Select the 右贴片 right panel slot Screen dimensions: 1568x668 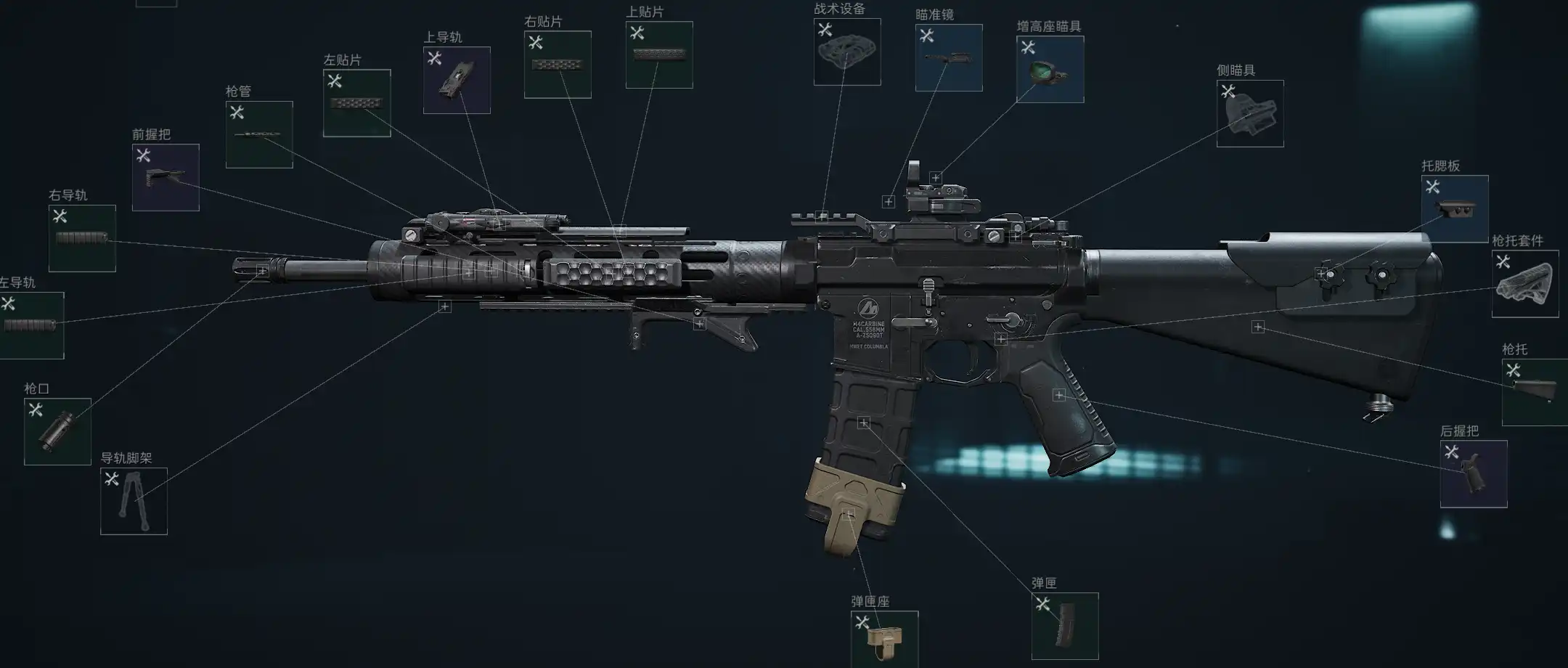pyautogui.click(x=558, y=65)
